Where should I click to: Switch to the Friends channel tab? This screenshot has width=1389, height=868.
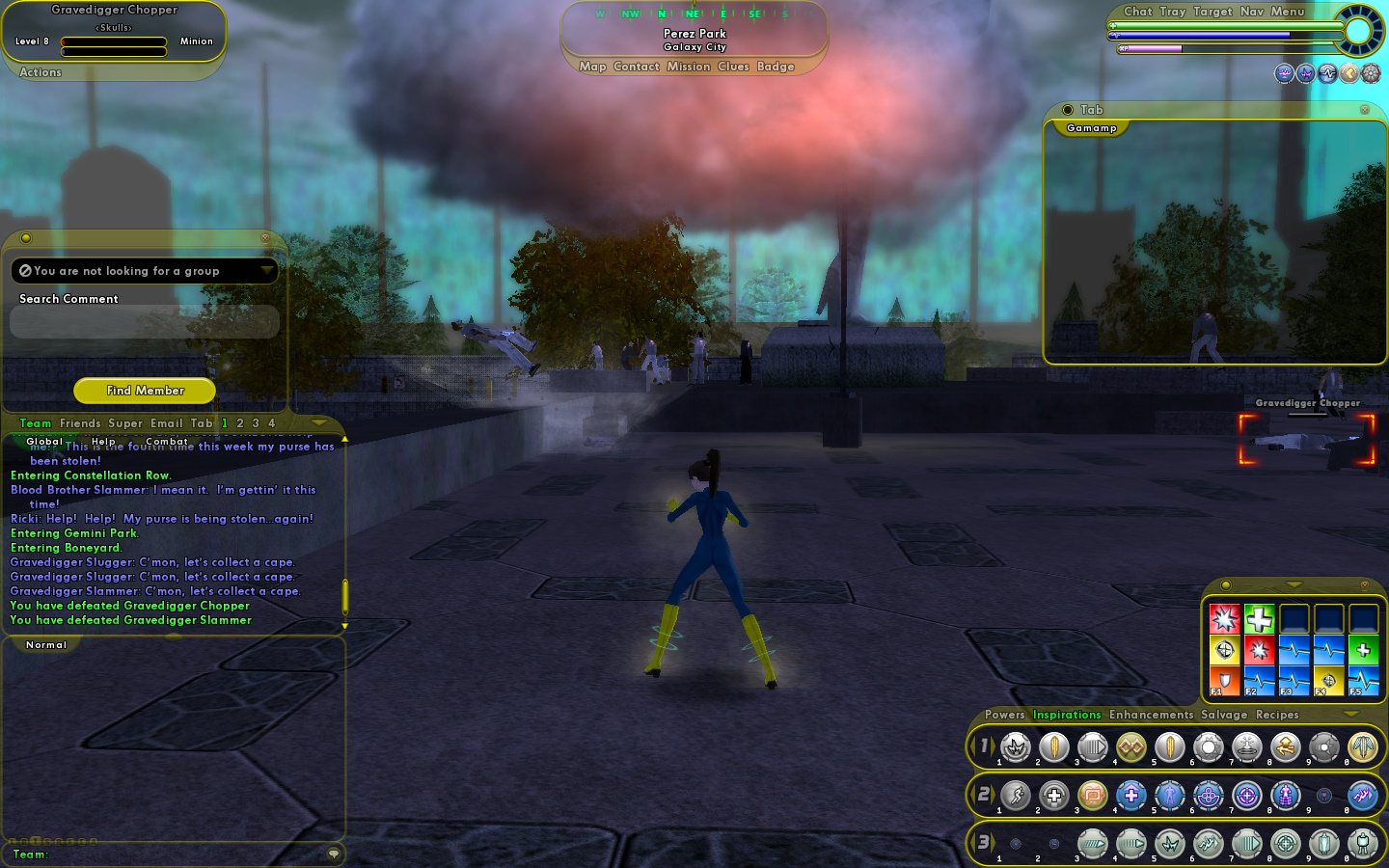[x=80, y=423]
